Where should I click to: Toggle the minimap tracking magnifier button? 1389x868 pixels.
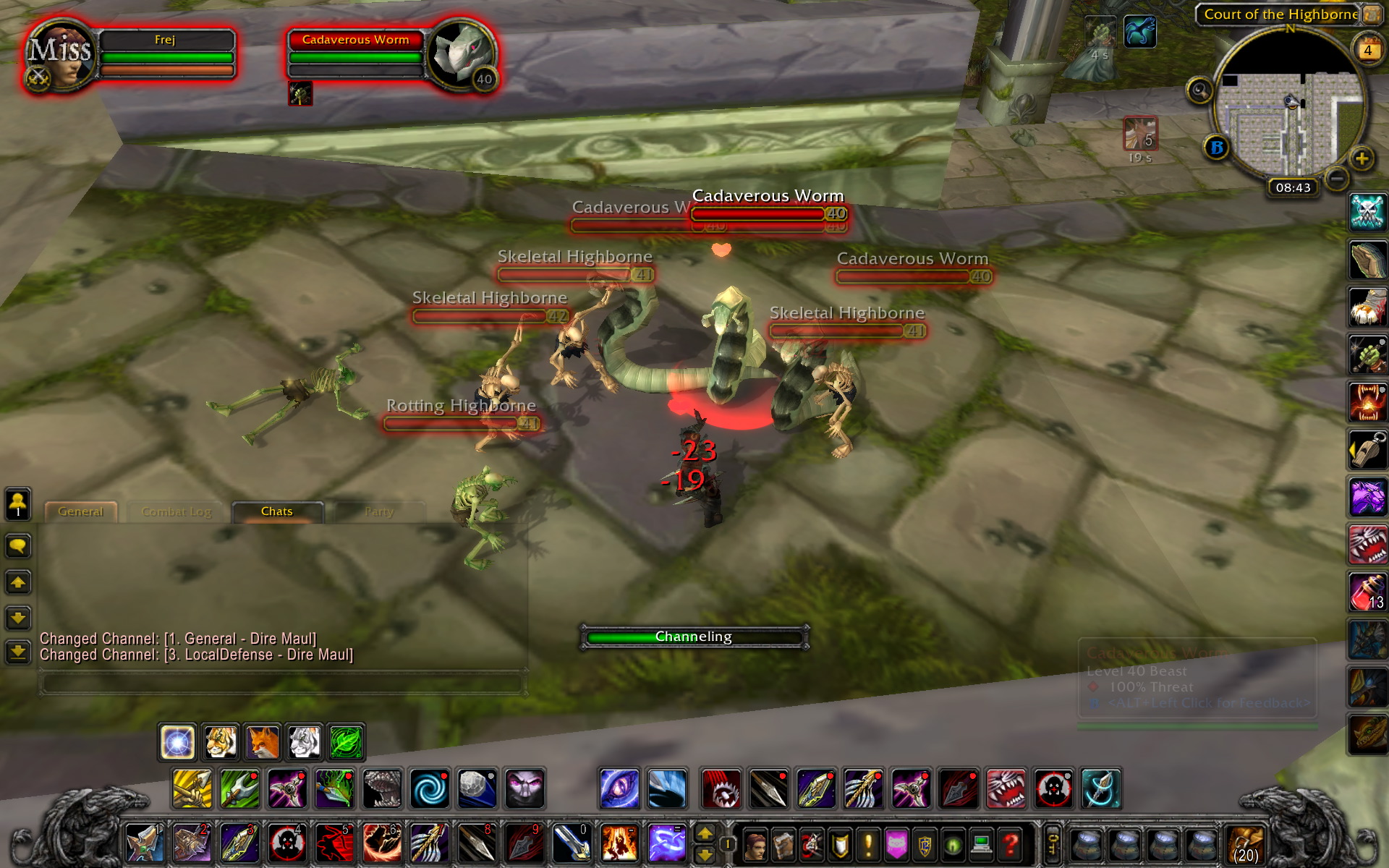(1199, 90)
